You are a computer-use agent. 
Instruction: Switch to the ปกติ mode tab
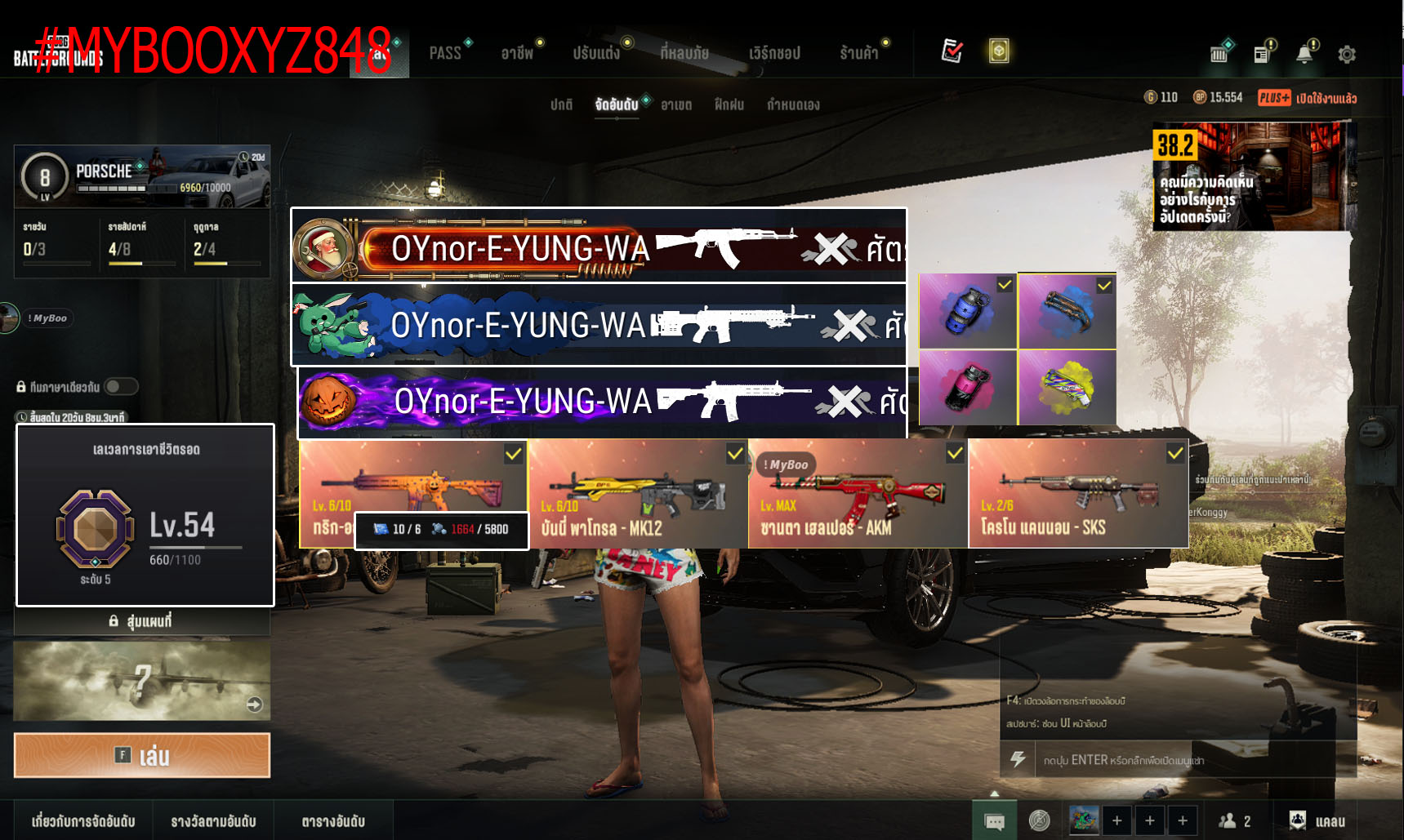pyautogui.click(x=561, y=104)
